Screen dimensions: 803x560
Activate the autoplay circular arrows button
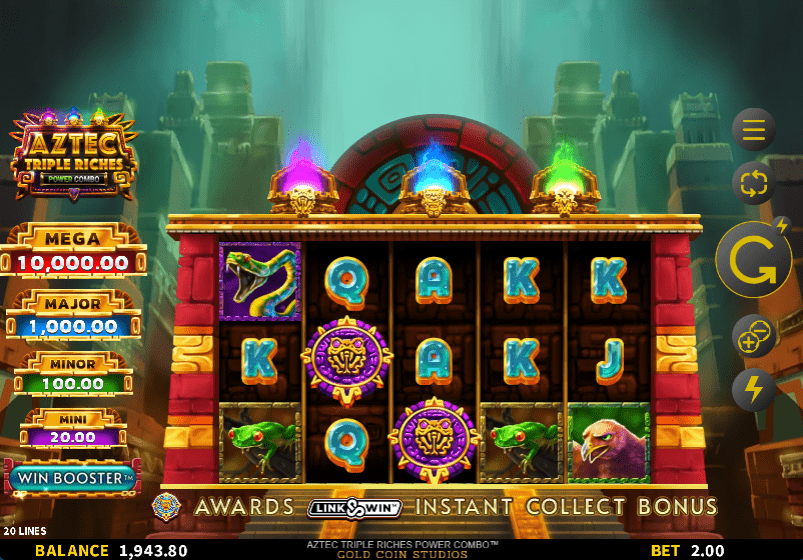[x=753, y=184]
